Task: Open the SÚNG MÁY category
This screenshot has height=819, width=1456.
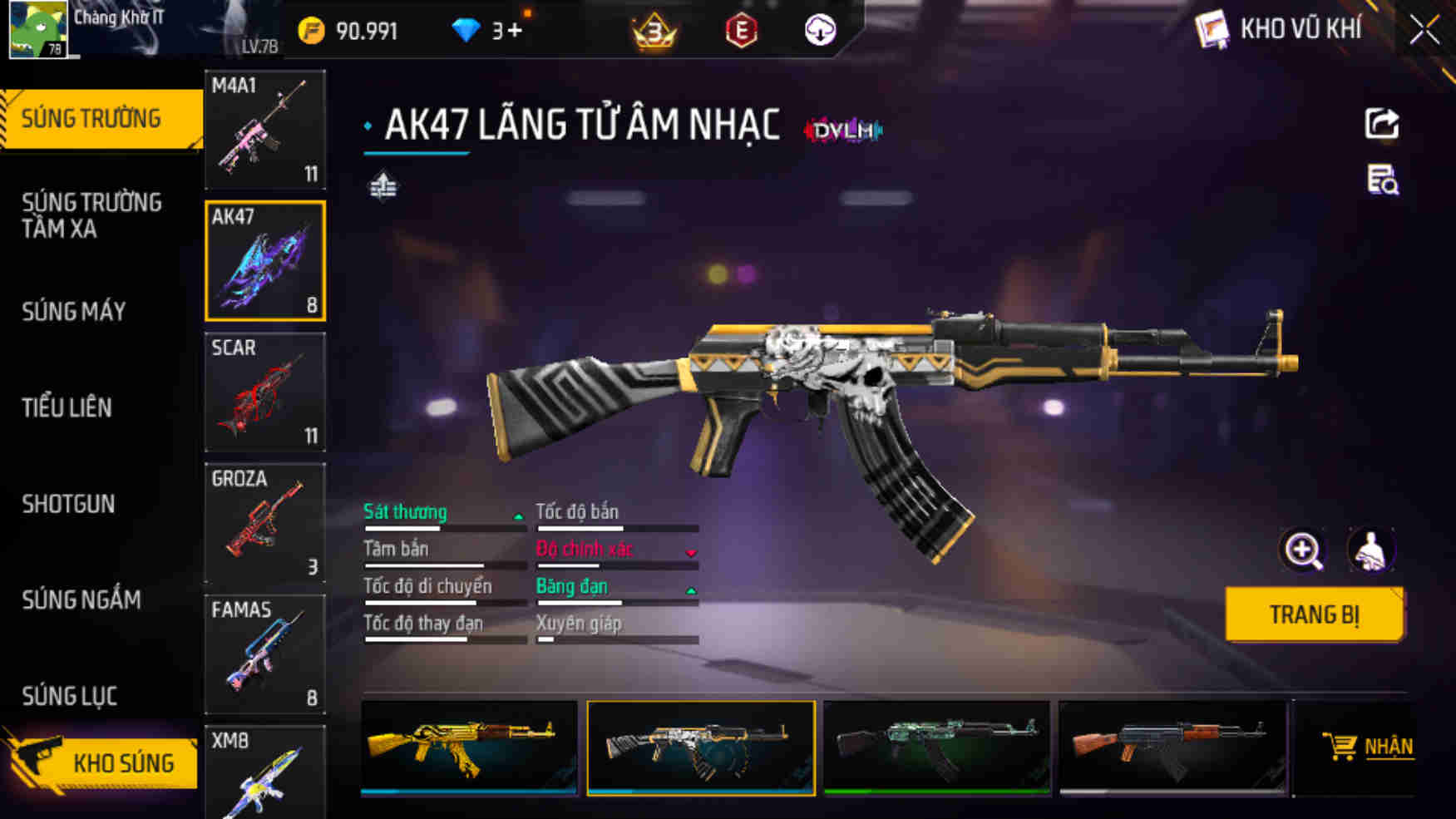Action: click(74, 312)
